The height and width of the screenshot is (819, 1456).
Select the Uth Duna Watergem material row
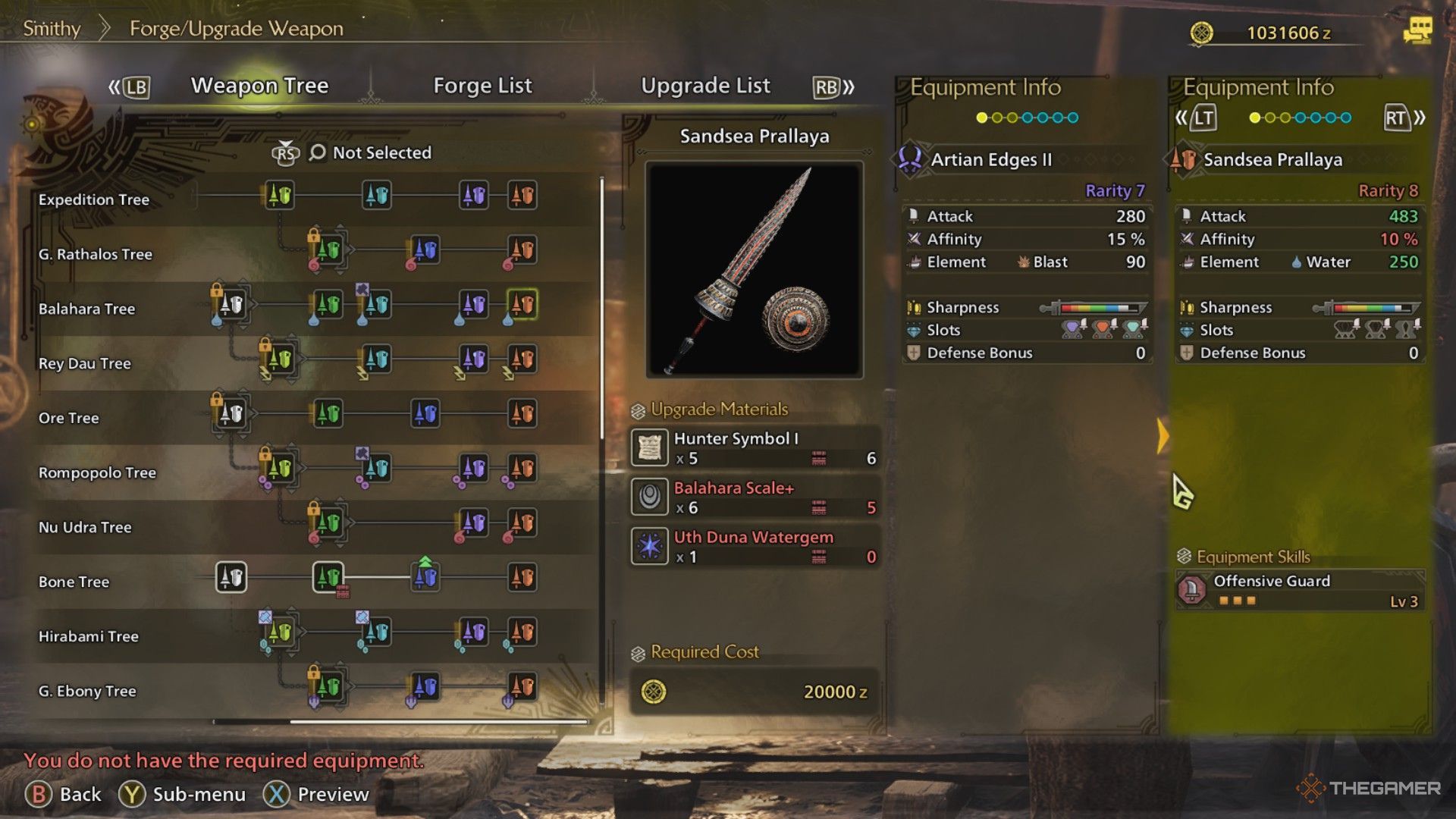755,546
